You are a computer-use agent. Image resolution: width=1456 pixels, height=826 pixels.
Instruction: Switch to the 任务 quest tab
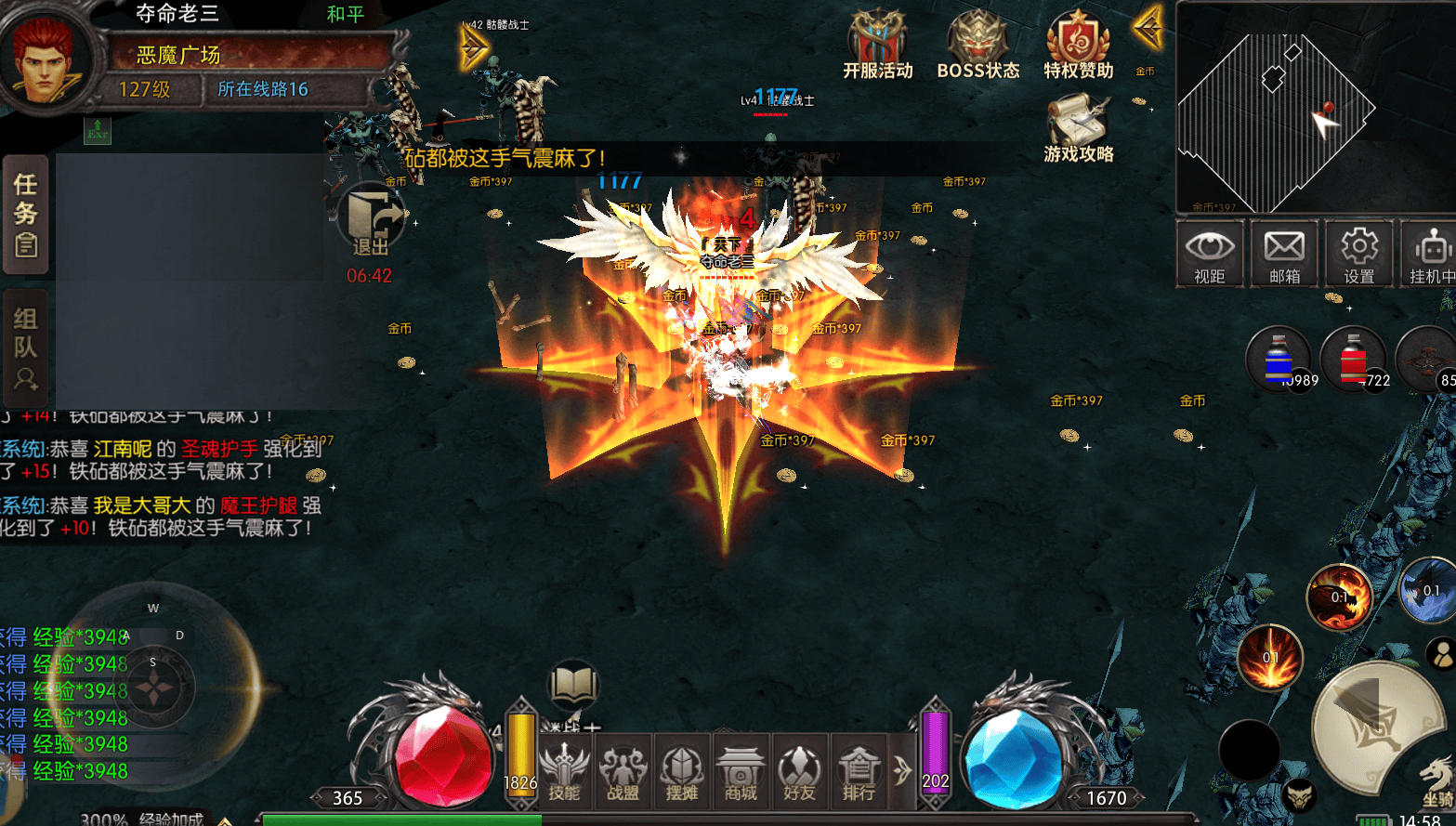pos(25,215)
